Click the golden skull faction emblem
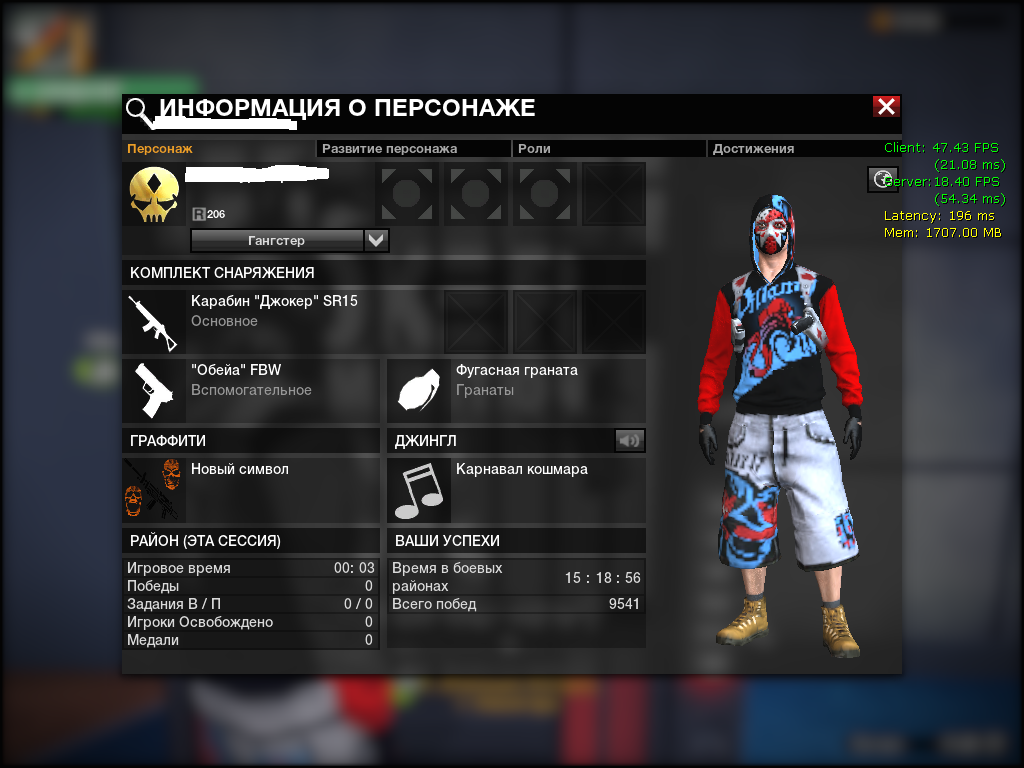Viewport: 1024px width, 768px height. (155, 195)
